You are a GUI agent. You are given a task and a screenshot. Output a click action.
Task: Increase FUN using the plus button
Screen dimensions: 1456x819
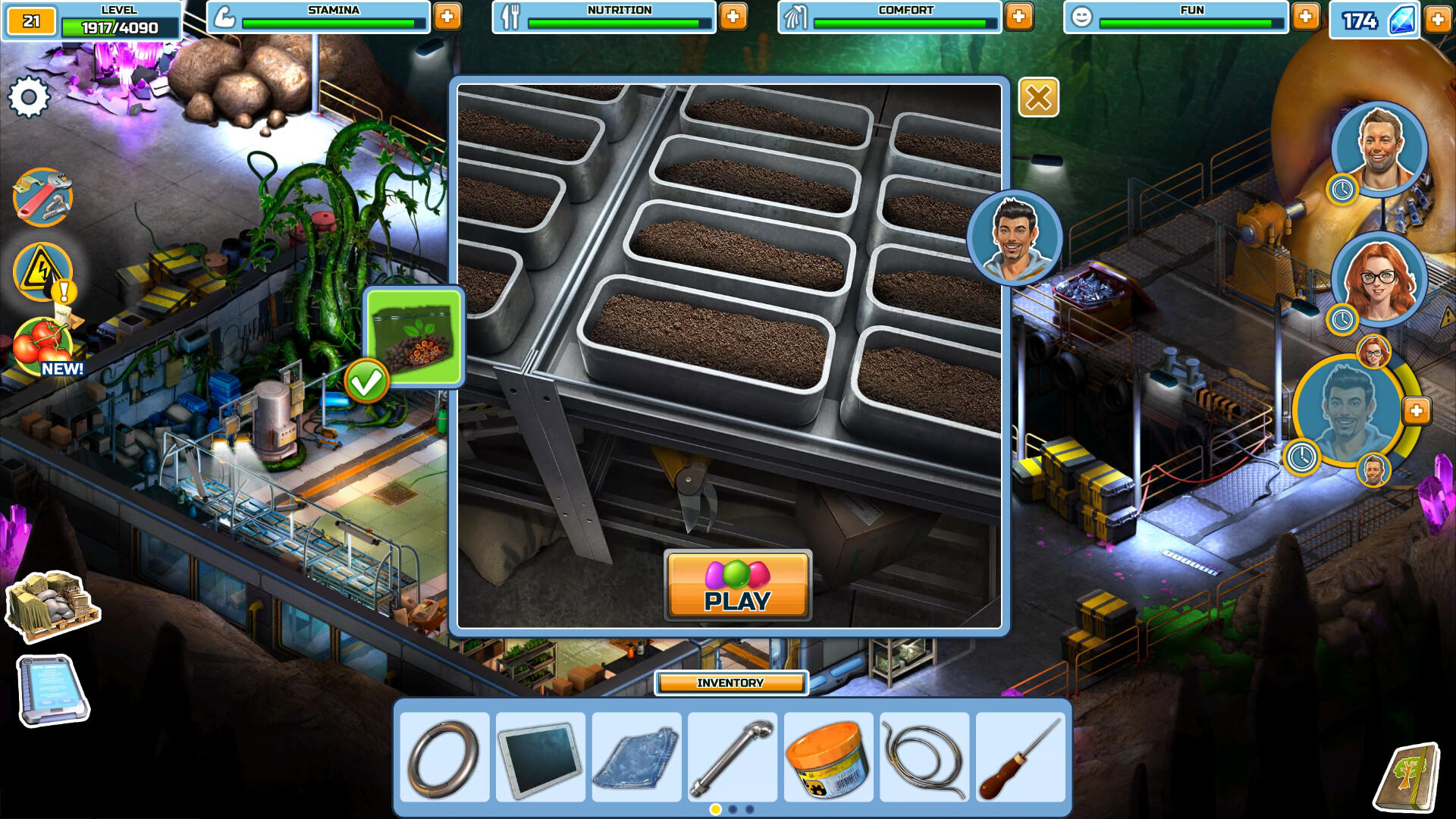point(1304,15)
